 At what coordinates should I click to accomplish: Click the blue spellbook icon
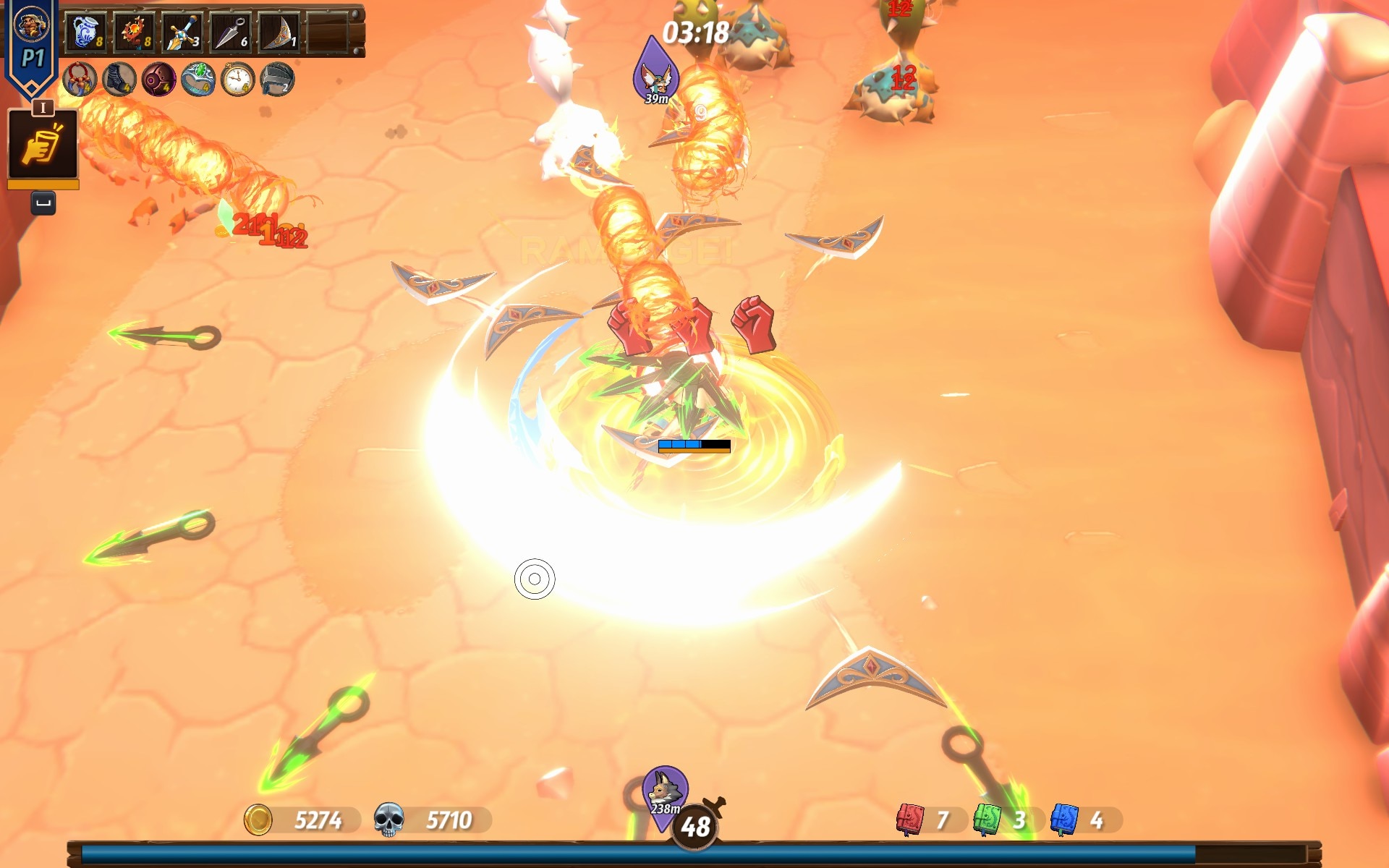point(1064,820)
